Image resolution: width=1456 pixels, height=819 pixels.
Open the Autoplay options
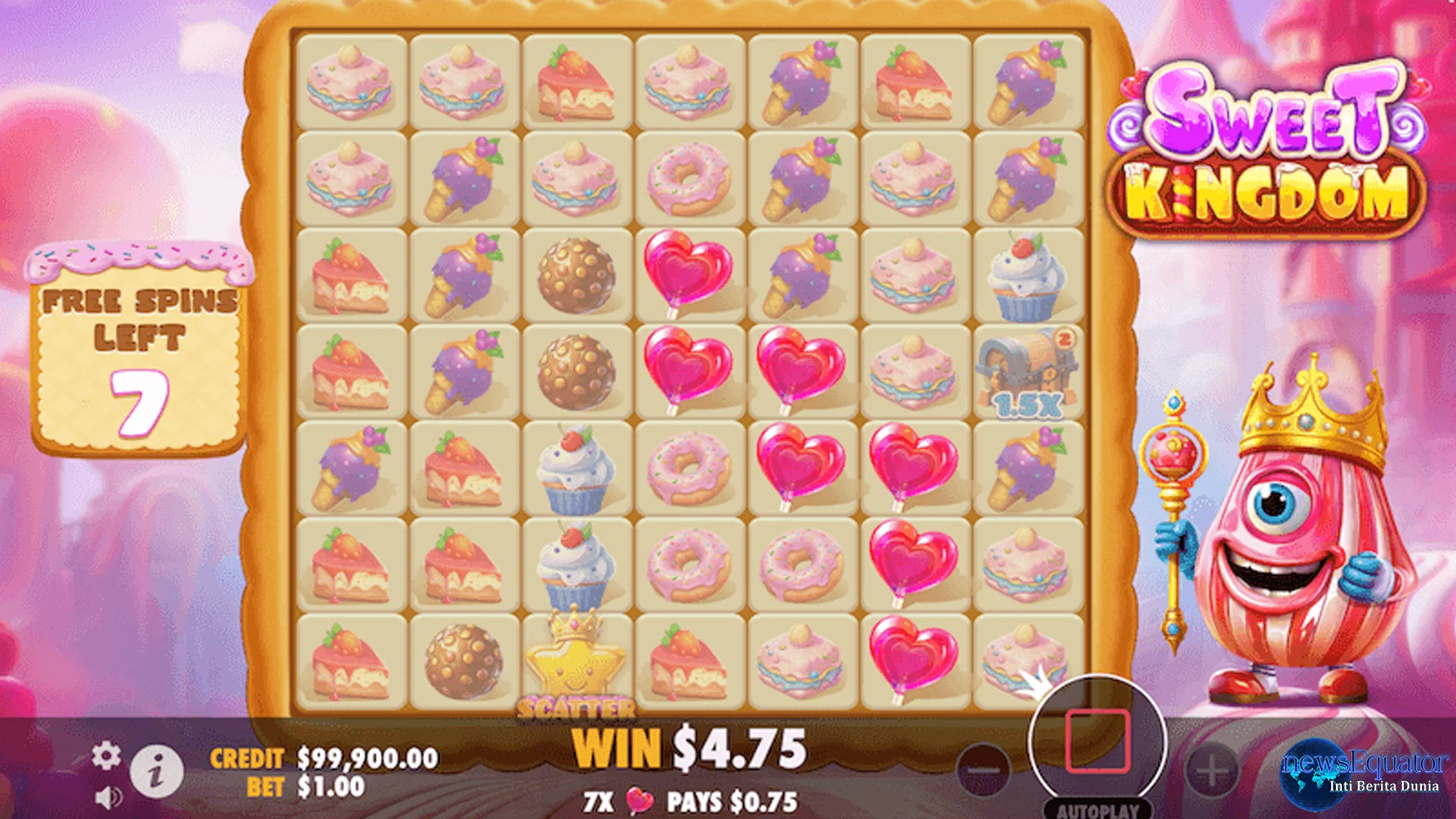(1097, 810)
